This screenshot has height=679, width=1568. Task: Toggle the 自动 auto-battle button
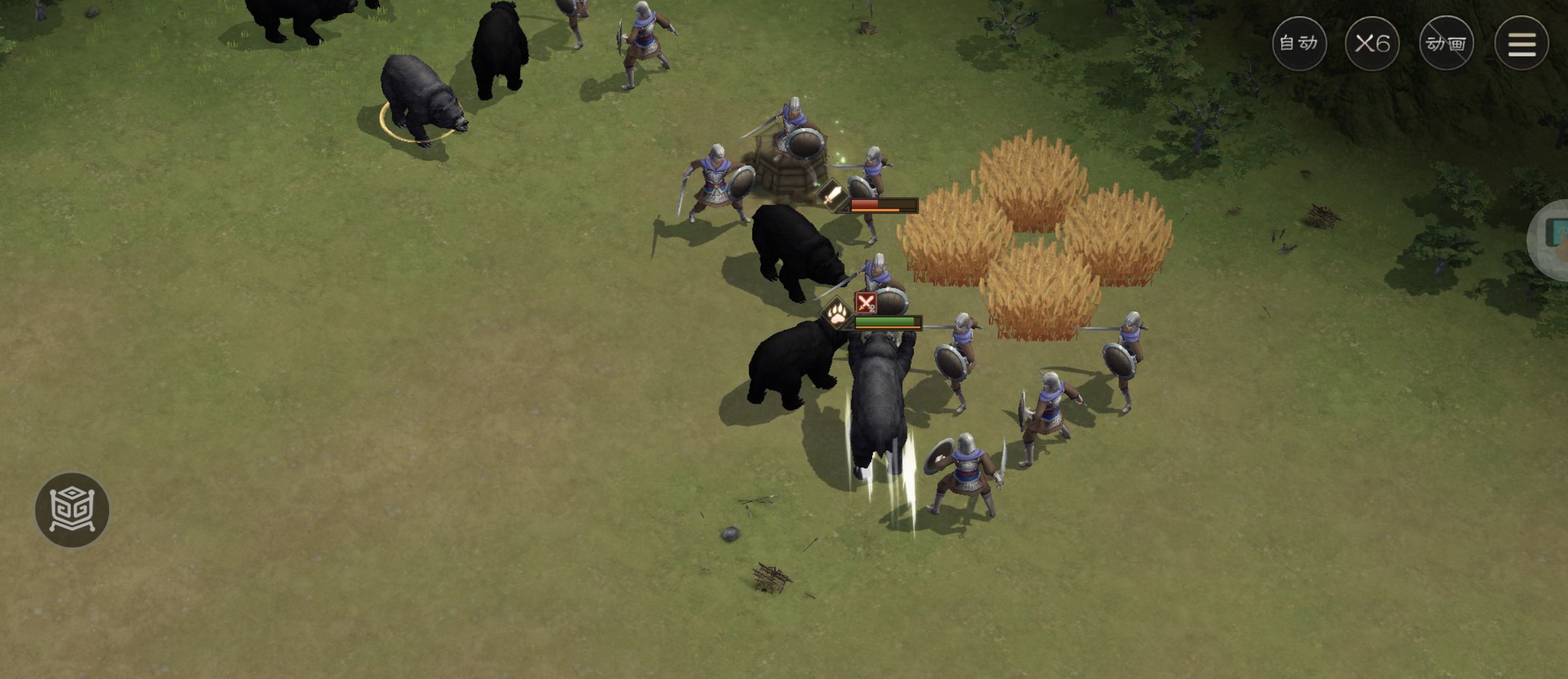(x=1299, y=44)
